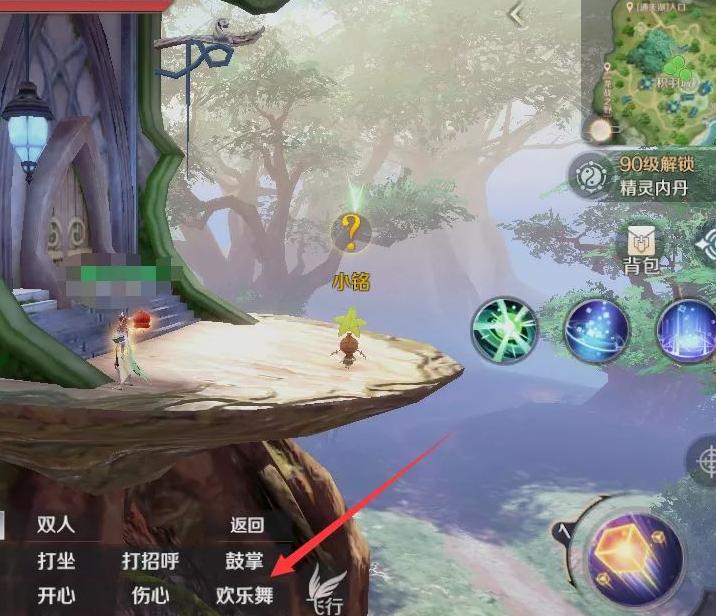Choose the 伤心 sad emote

[x=150, y=595]
